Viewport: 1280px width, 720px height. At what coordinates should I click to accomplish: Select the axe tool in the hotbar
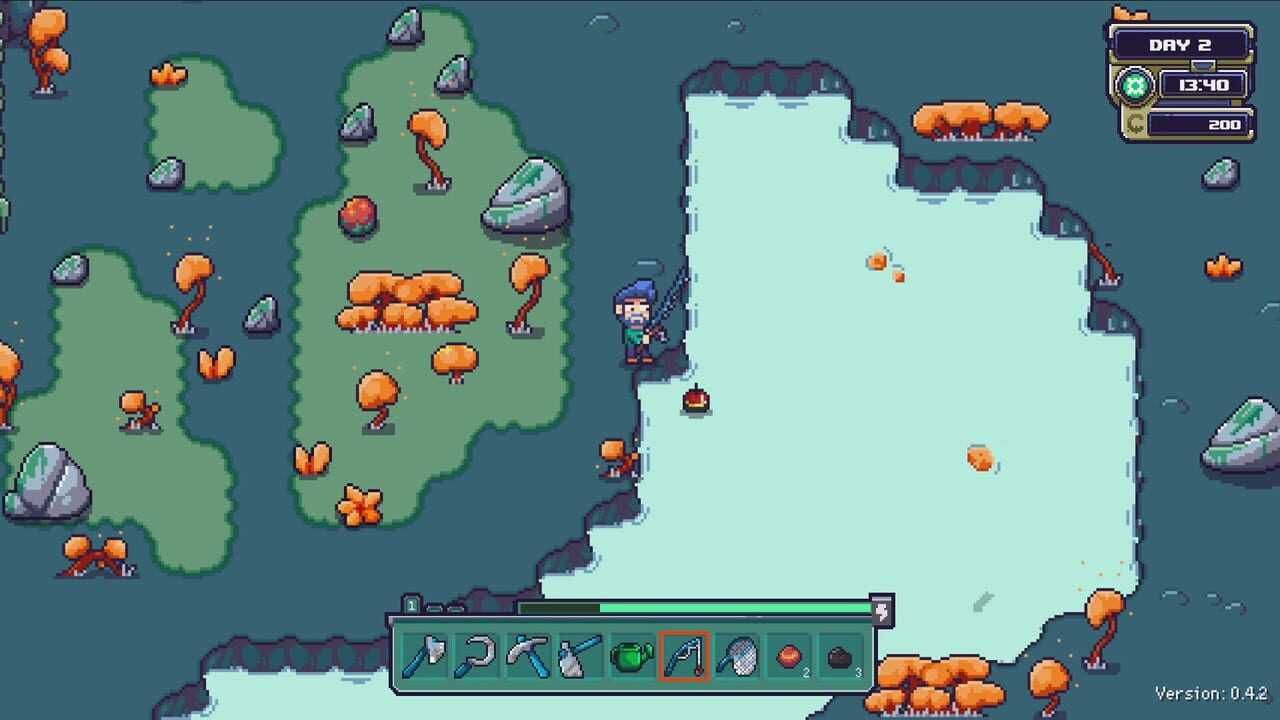point(426,653)
